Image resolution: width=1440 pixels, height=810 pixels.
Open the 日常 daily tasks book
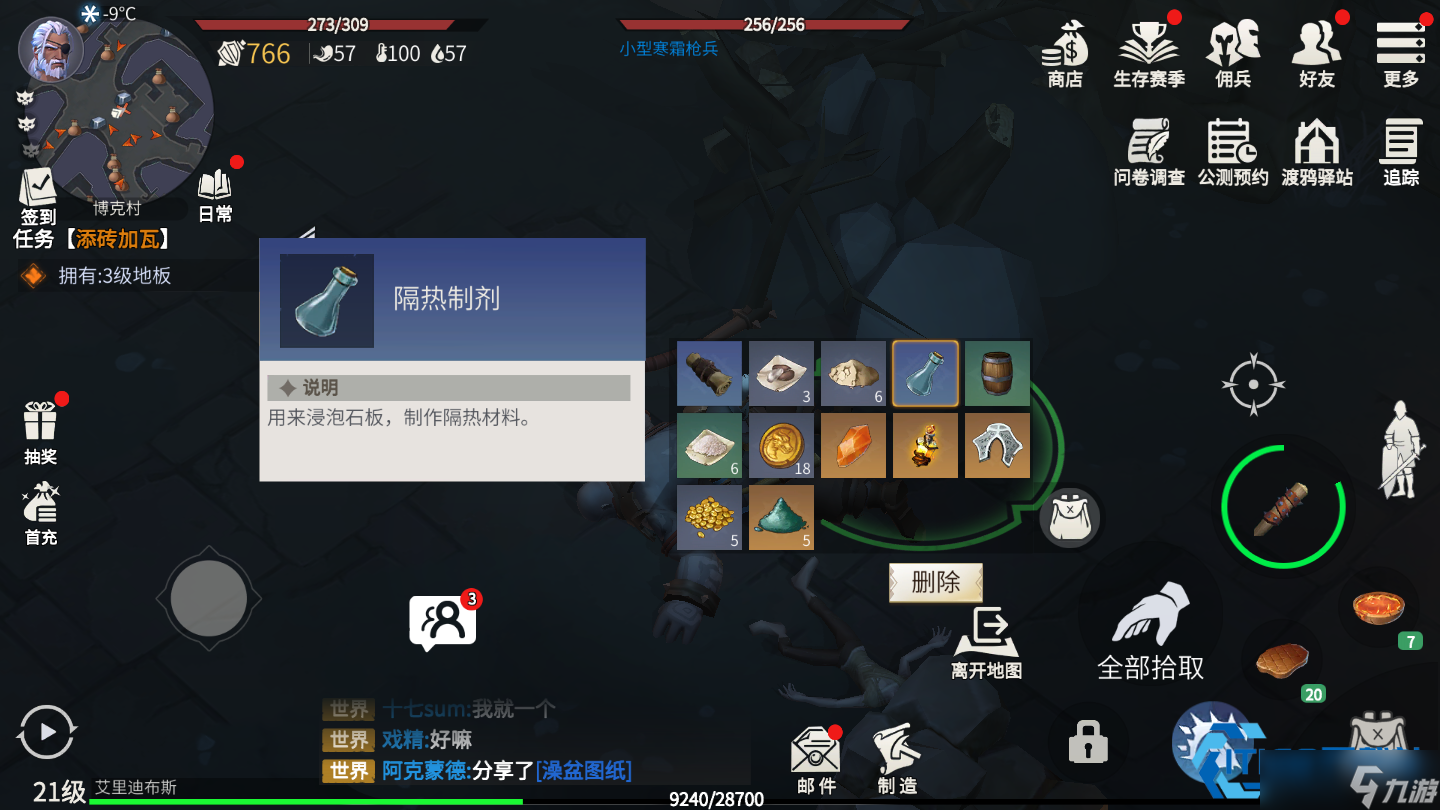tap(213, 190)
